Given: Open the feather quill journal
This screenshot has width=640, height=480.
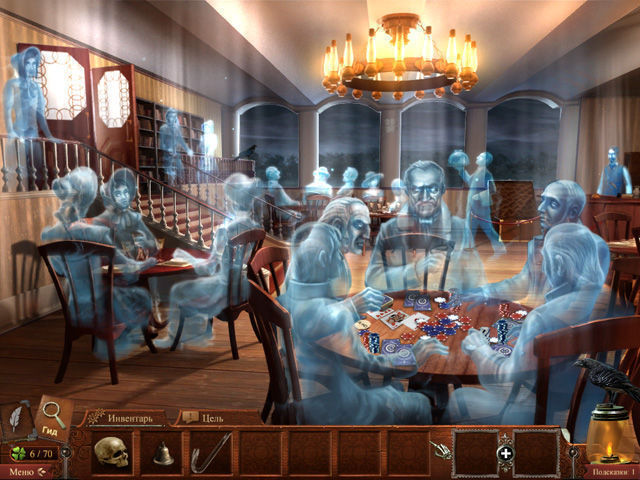Looking at the screenshot, I should pos(19,419).
